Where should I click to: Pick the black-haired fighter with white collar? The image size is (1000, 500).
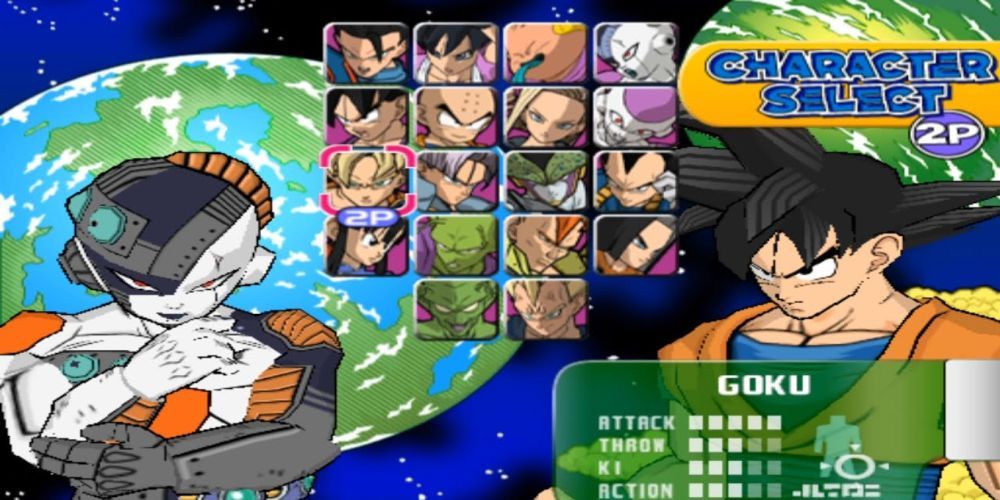point(455,53)
